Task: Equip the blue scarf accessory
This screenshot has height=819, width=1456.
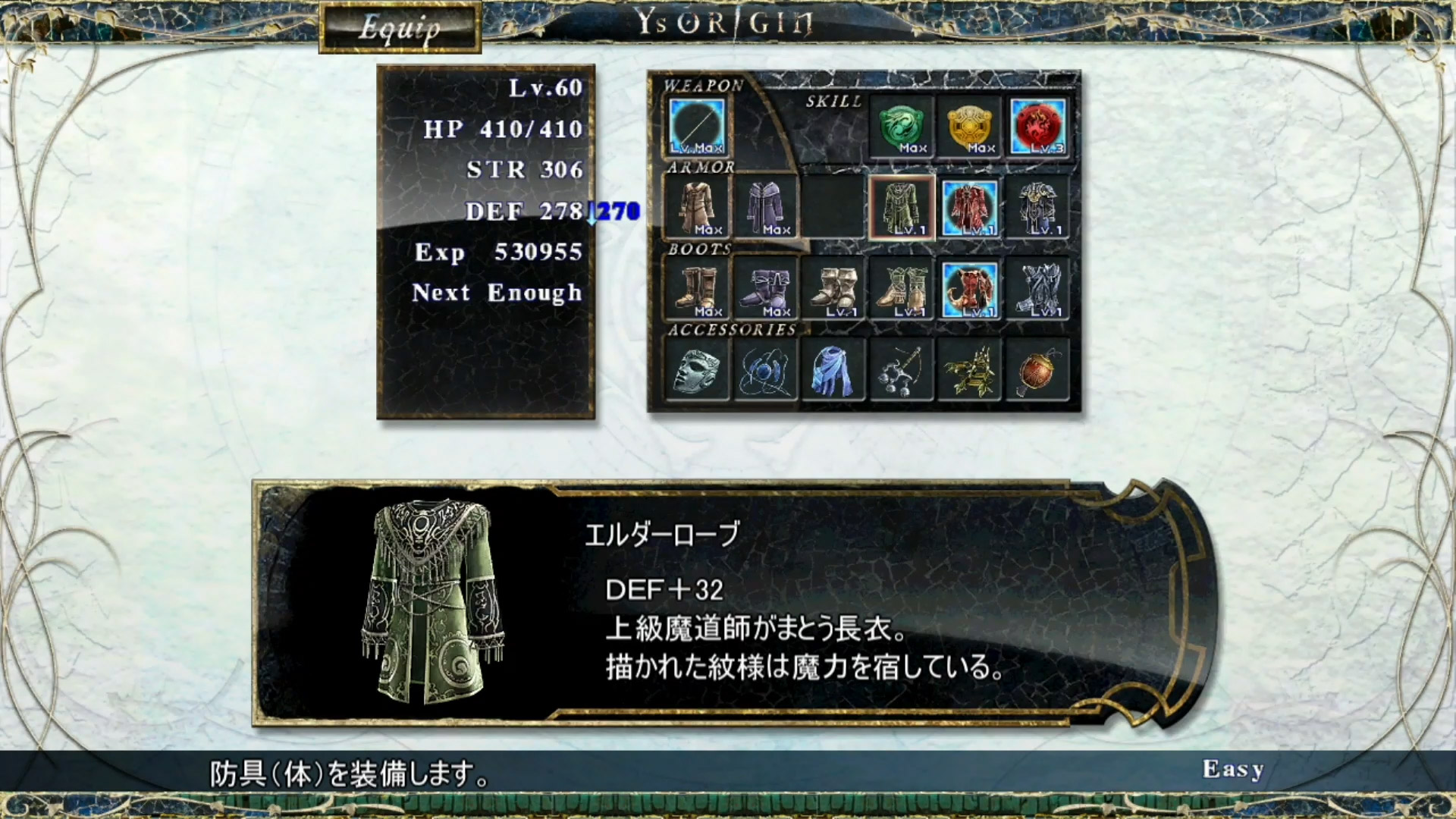Action: (833, 370)
